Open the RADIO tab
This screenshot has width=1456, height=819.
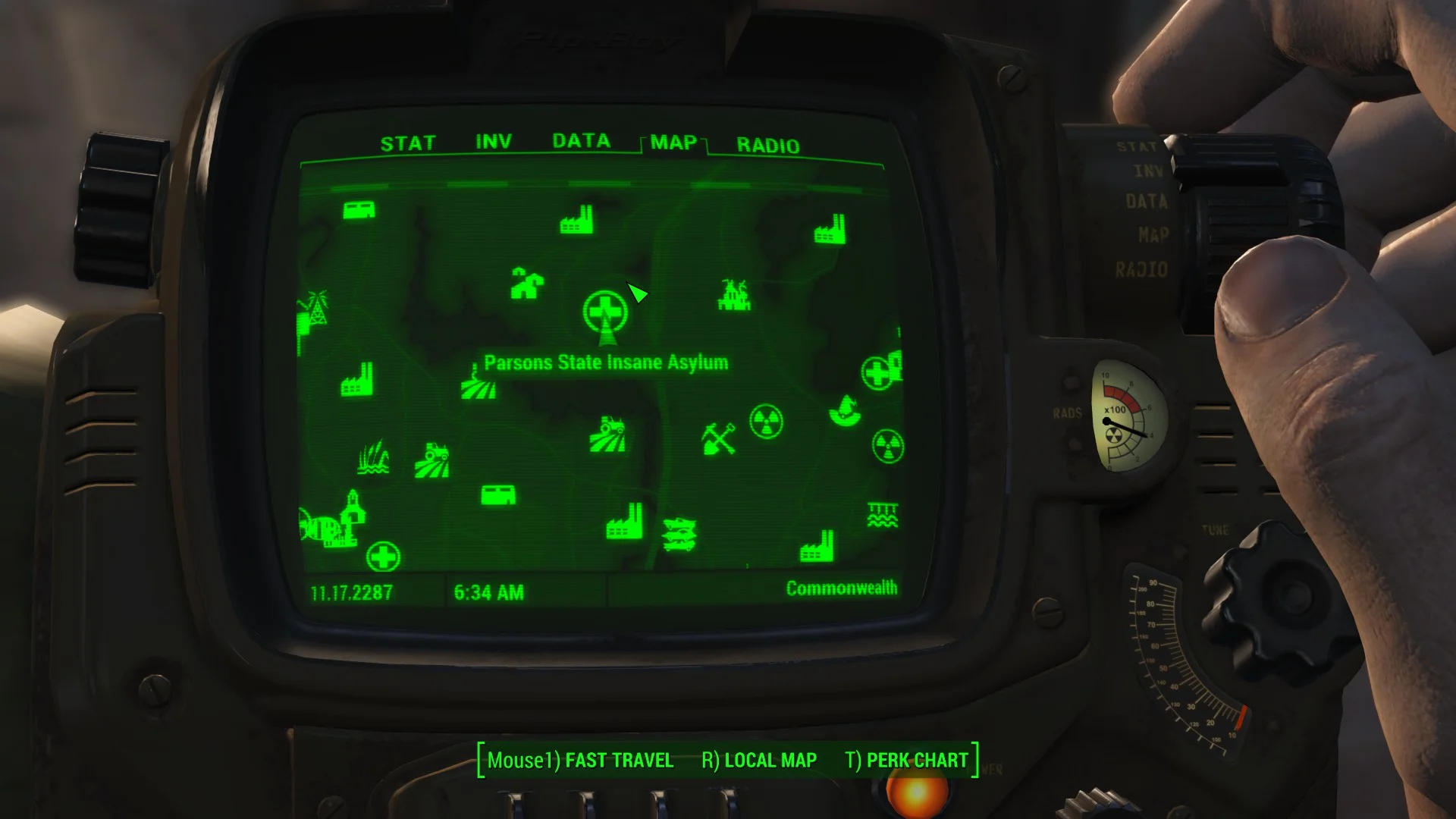[769, 146]
